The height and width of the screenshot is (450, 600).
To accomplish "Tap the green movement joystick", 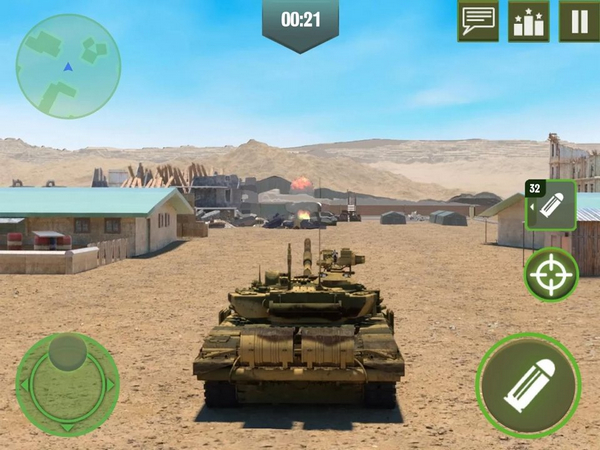I will pyautogui.click(x=68, y=383).
